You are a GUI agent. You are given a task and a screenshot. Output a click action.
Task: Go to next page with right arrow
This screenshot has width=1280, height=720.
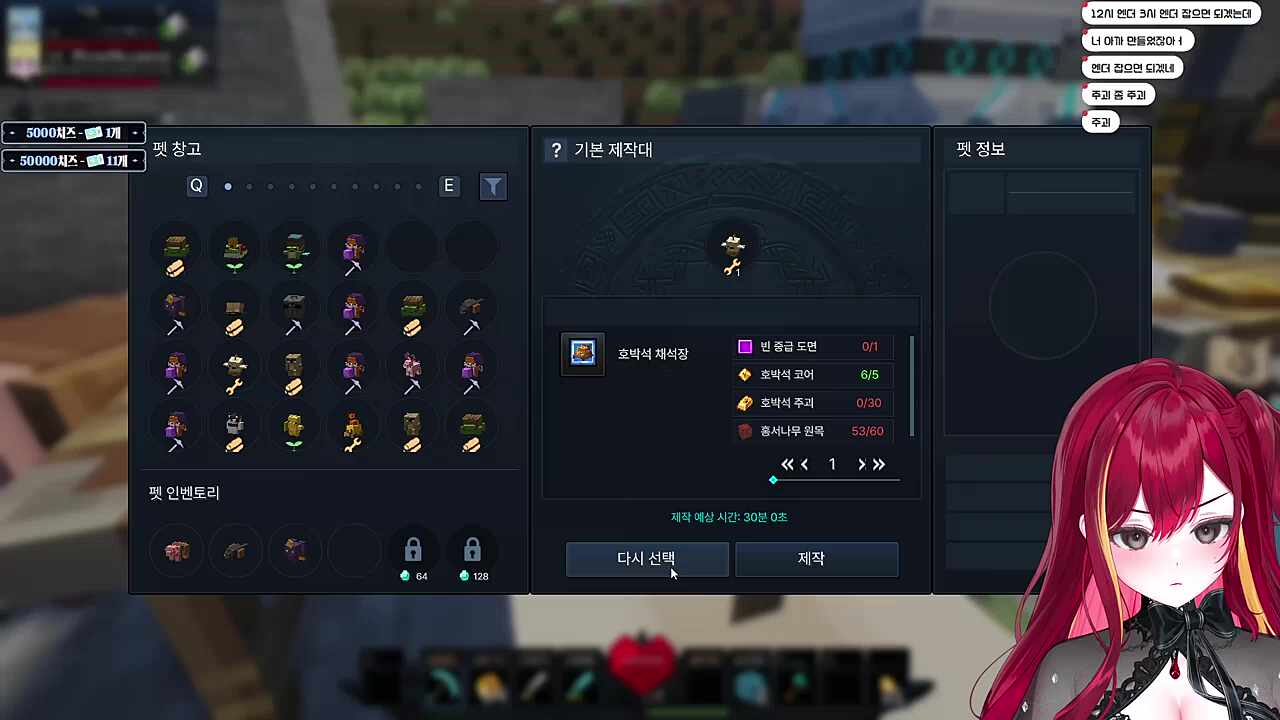click(861, 464)
